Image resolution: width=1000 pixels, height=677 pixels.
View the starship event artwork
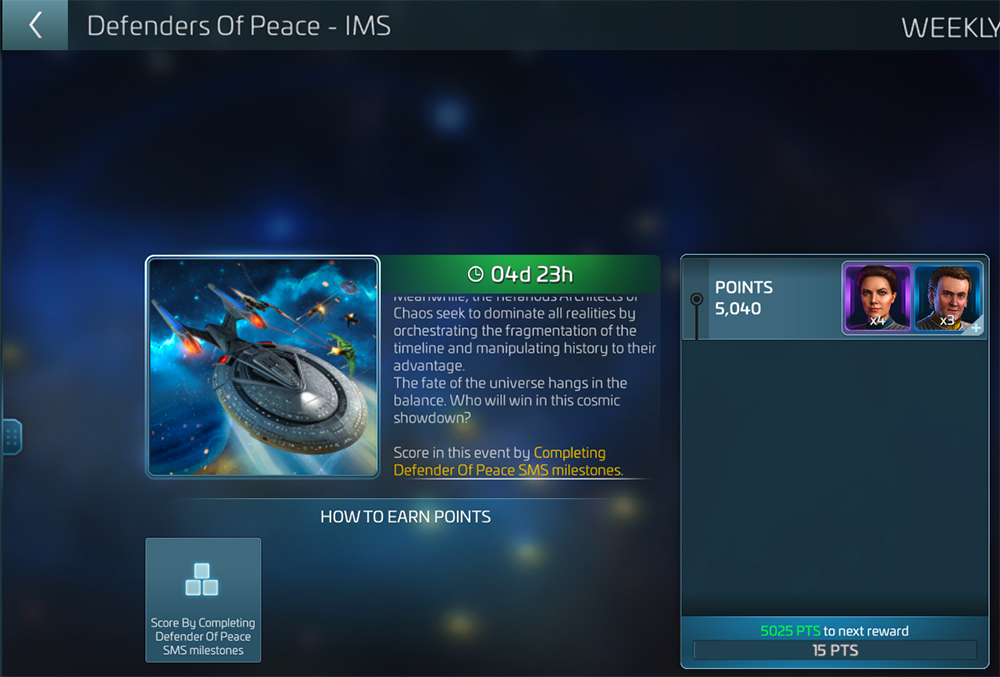click(263, 367)
